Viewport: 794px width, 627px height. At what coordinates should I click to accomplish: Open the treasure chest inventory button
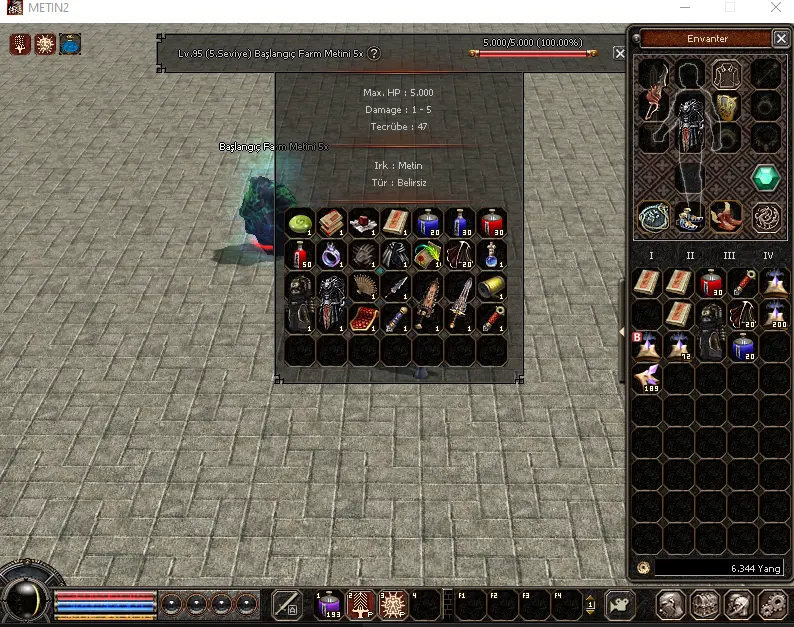click(x=704, y=605)
